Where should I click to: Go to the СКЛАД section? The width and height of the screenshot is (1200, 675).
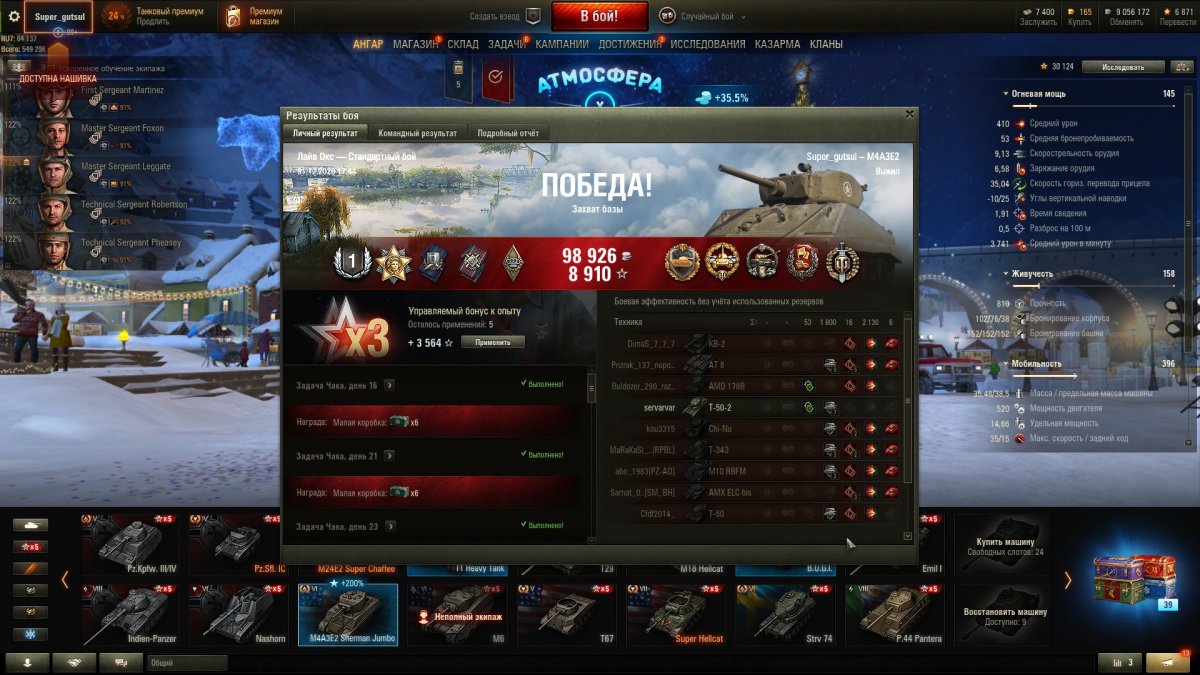463,44
